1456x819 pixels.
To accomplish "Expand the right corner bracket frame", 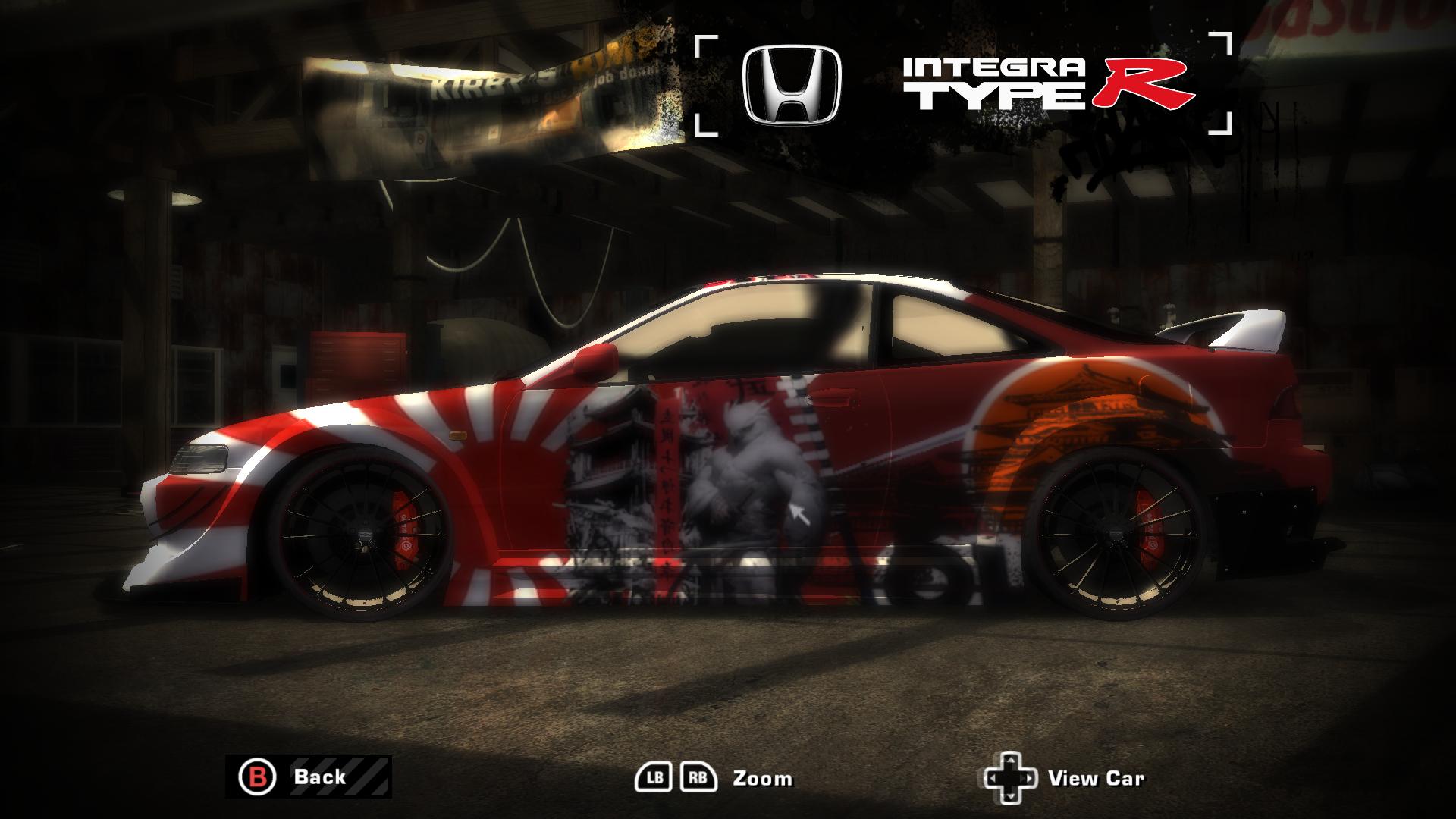I will 1221,83.
